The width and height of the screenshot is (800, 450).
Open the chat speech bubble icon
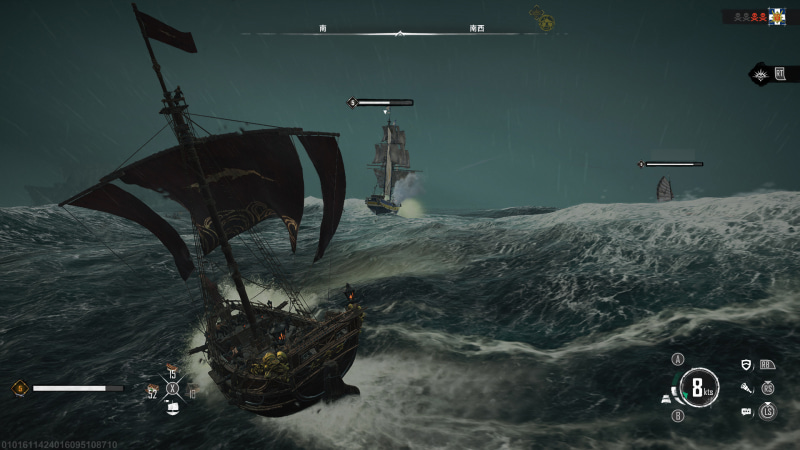(746, 411)
